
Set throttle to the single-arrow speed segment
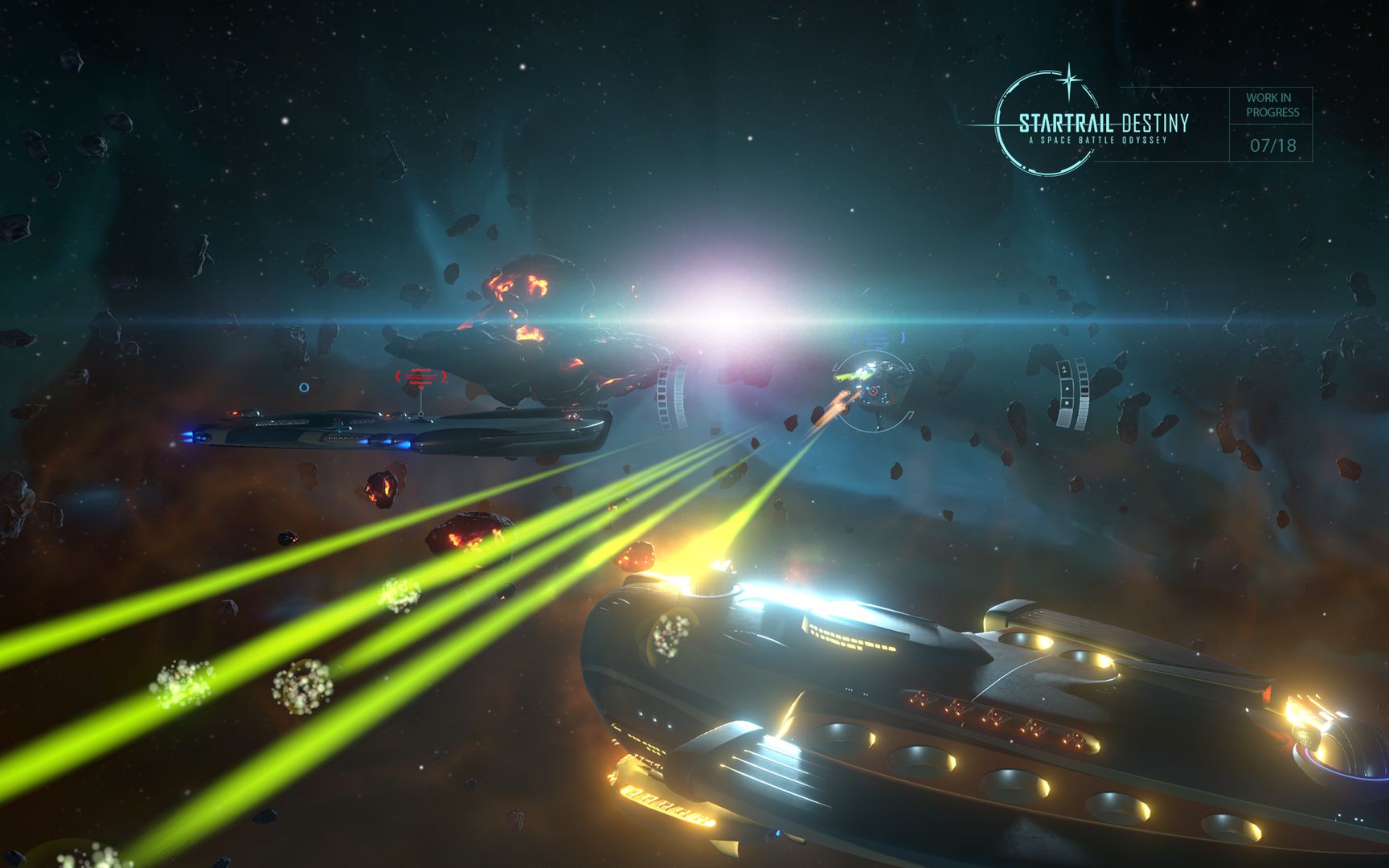1067,387
